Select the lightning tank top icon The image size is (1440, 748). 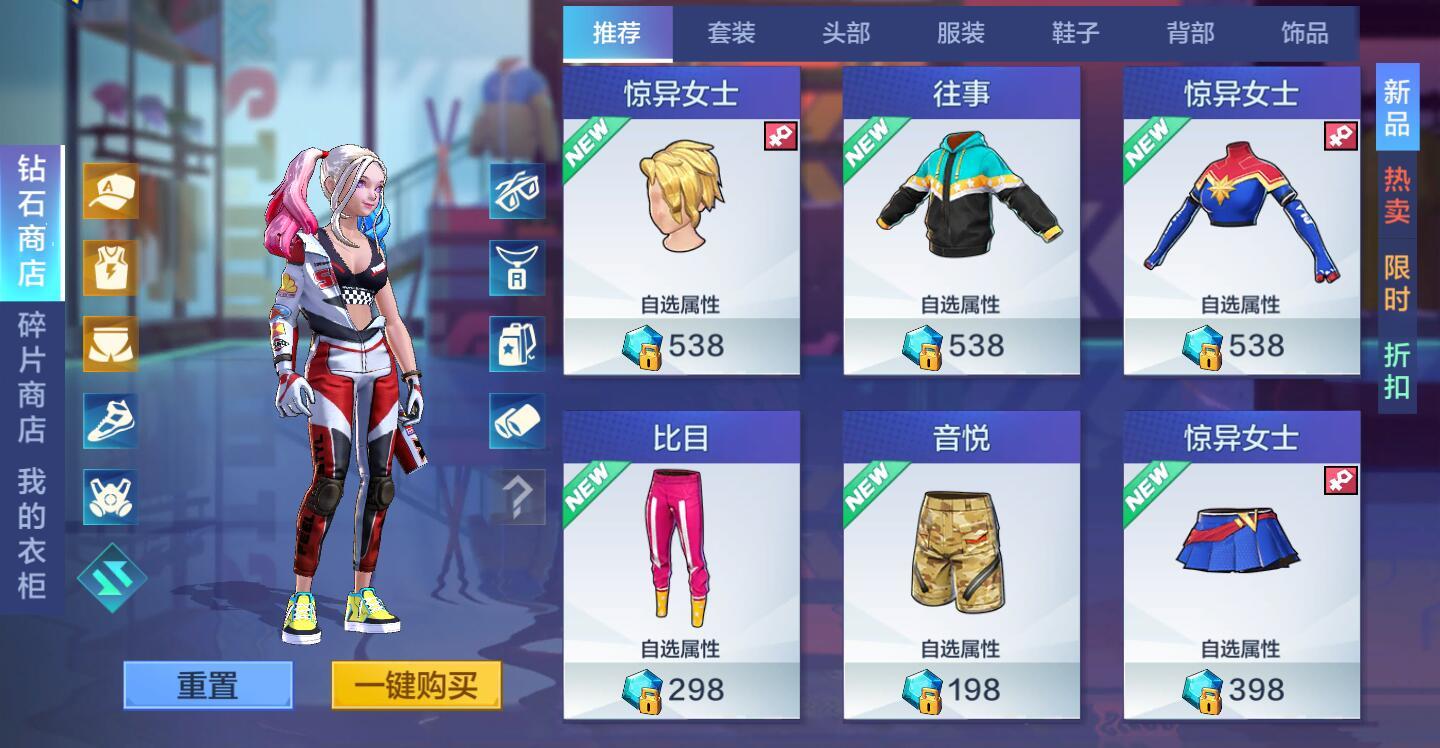pos(109,267)
